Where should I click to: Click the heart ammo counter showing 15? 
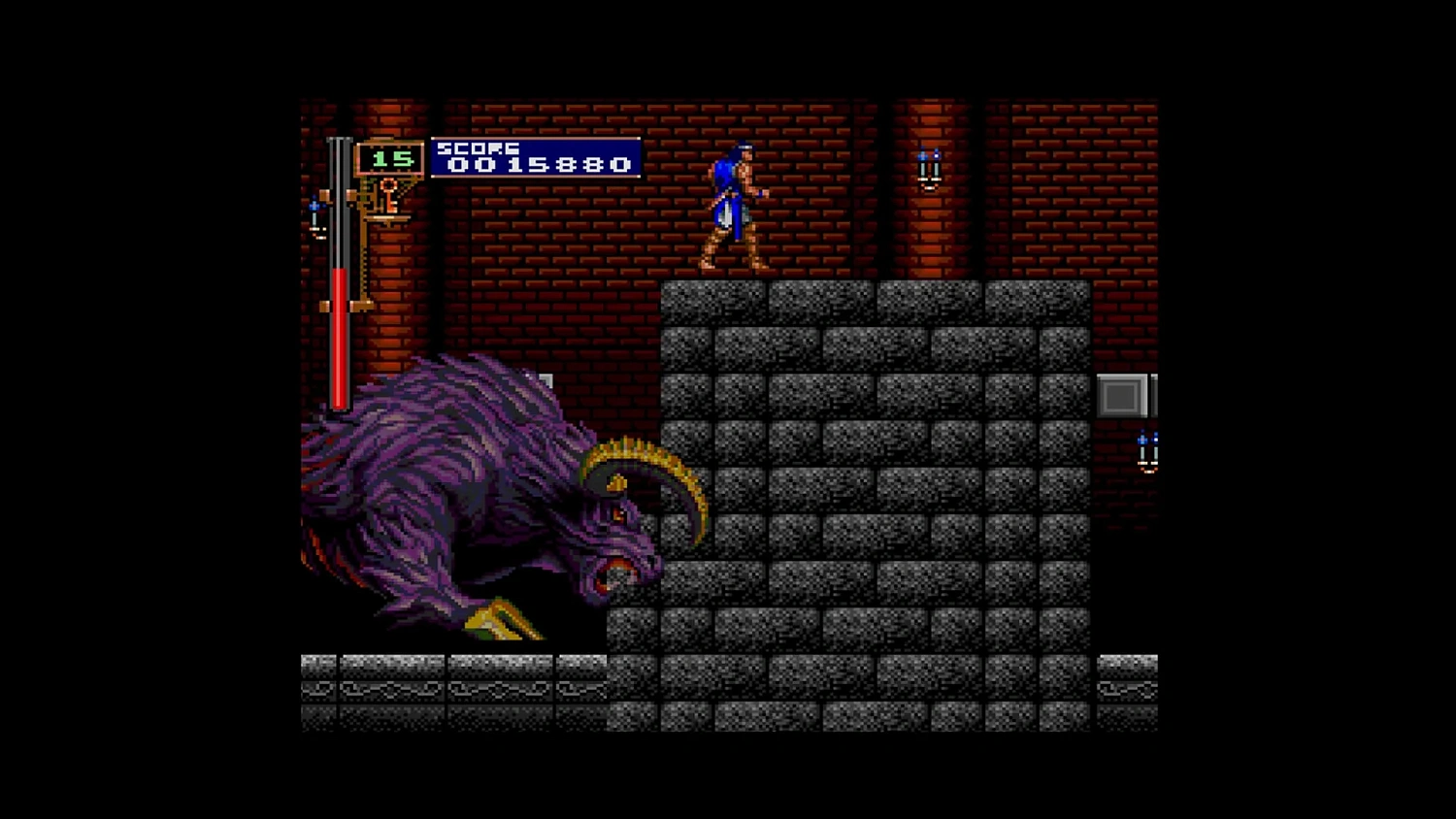[x=392, y=158]
